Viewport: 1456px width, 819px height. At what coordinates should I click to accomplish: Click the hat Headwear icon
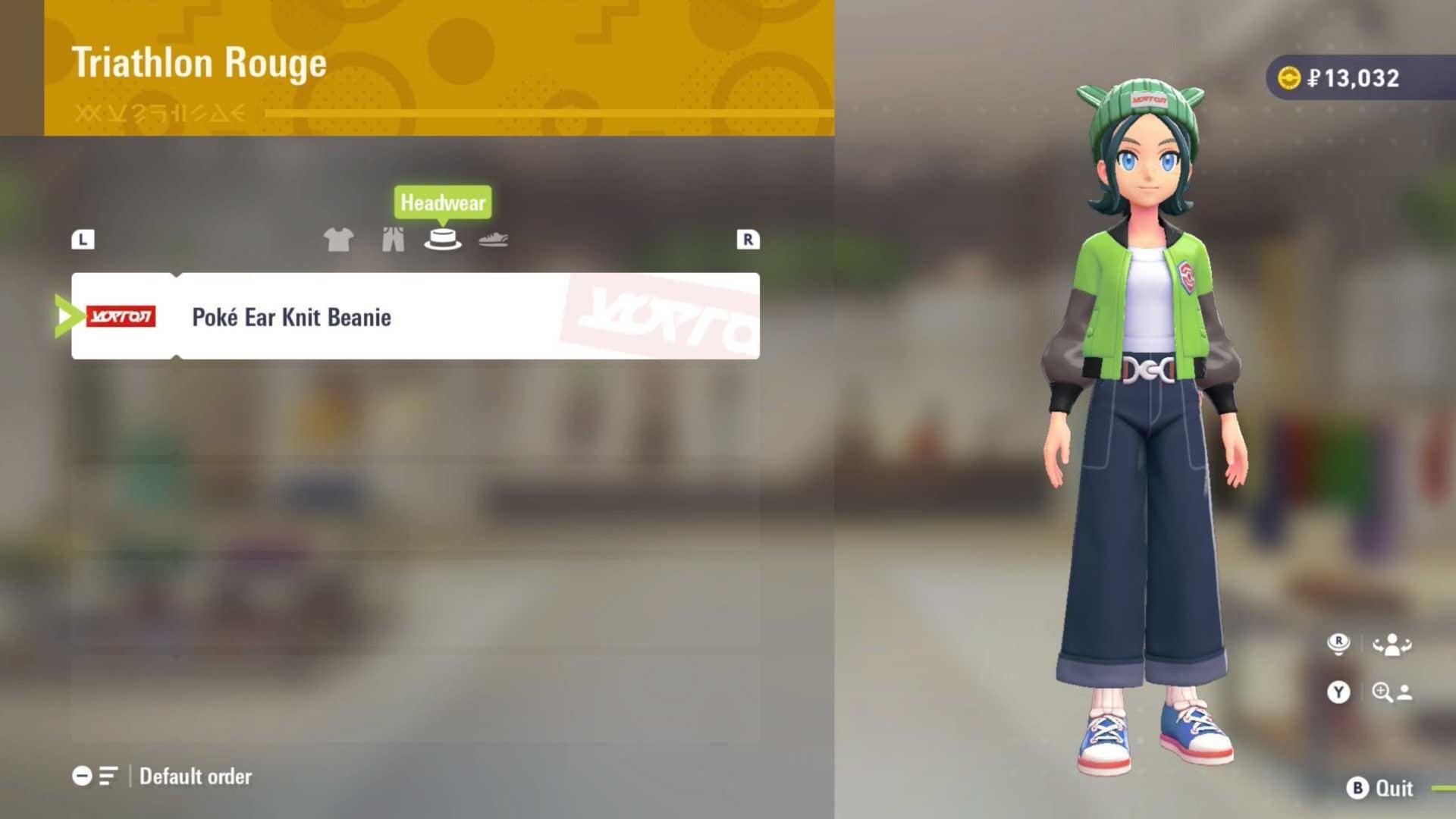pyautogui.click(x=444, y=239)
